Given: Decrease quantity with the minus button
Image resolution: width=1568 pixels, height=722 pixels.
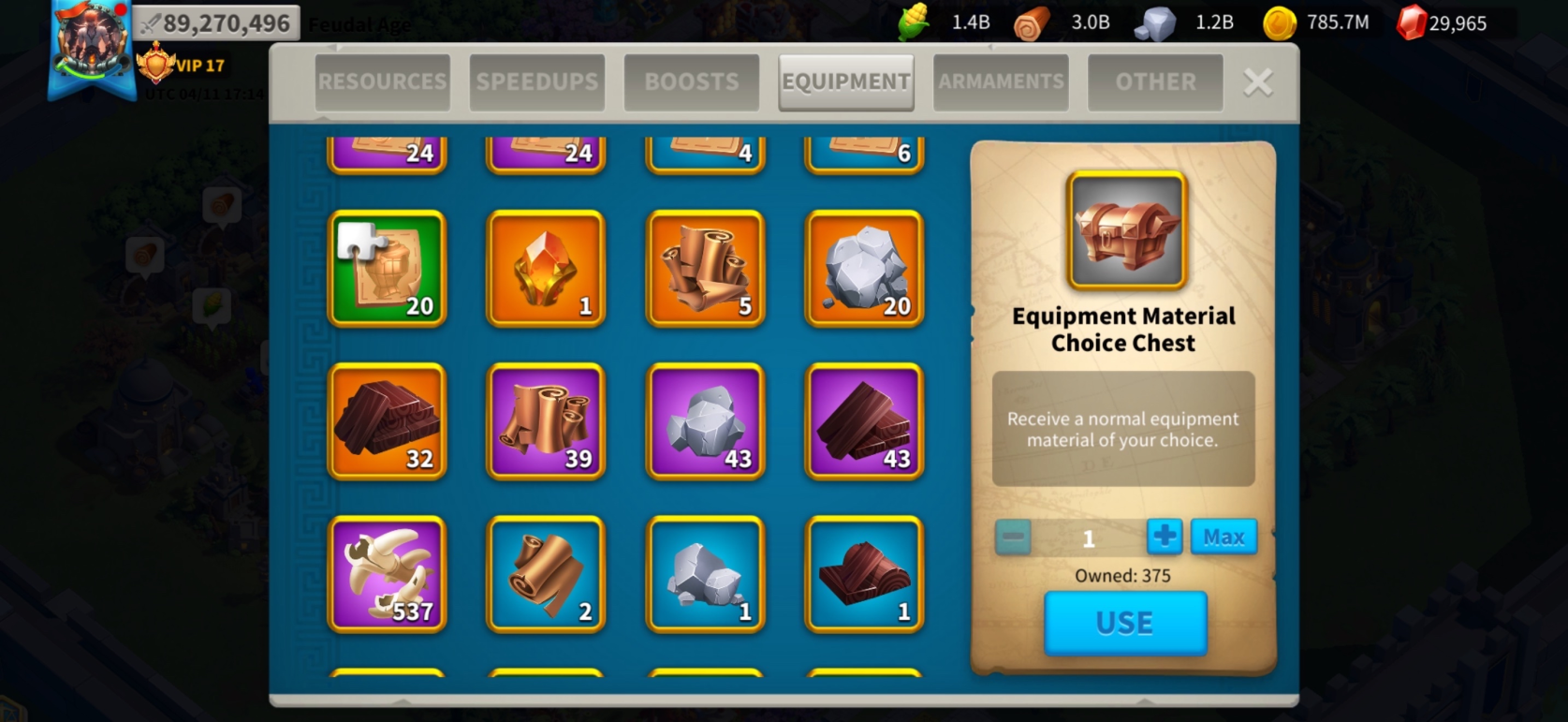Looking at the screenshot, I should point(1013,538).
